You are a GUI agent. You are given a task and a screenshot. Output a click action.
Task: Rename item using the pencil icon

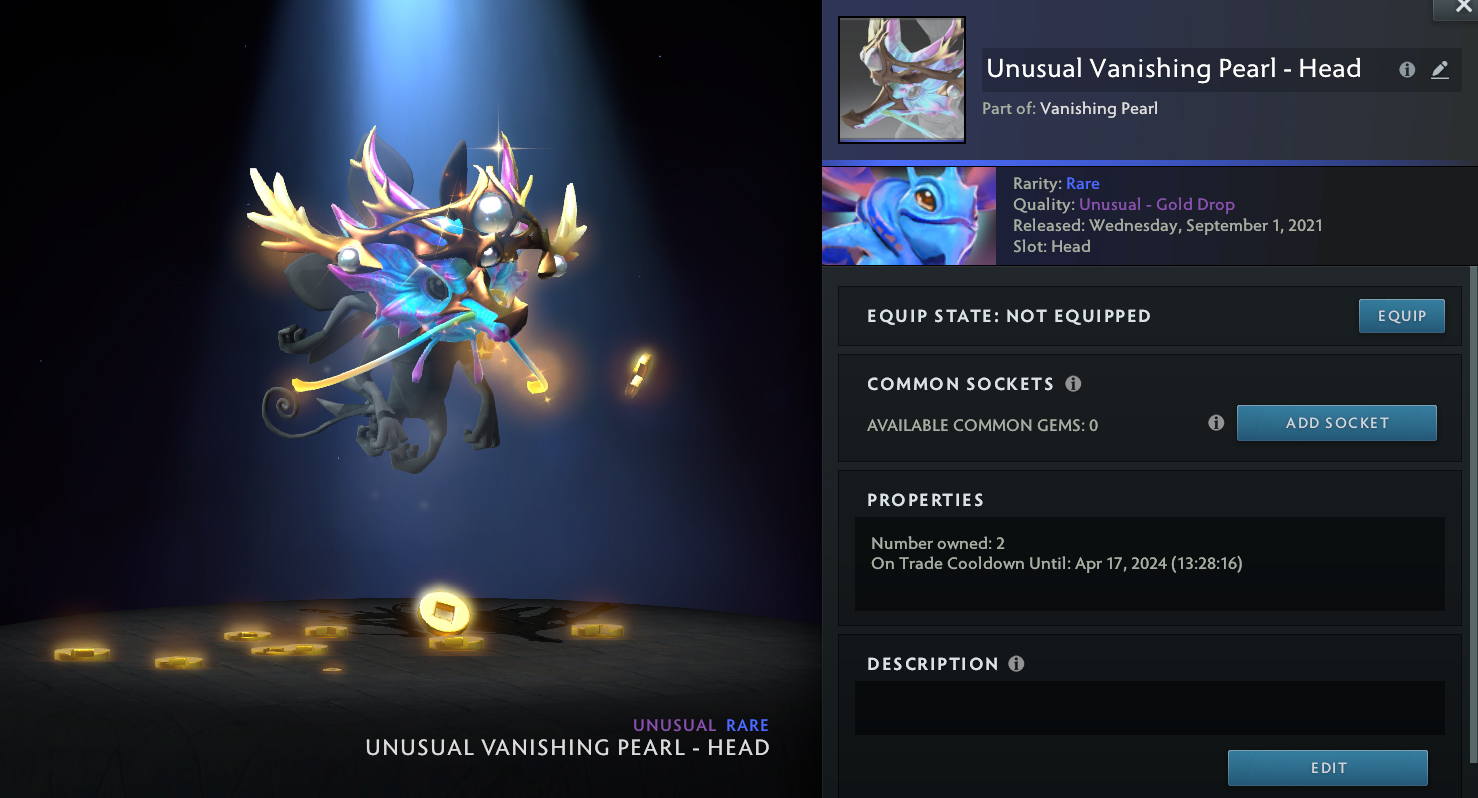1439,70
